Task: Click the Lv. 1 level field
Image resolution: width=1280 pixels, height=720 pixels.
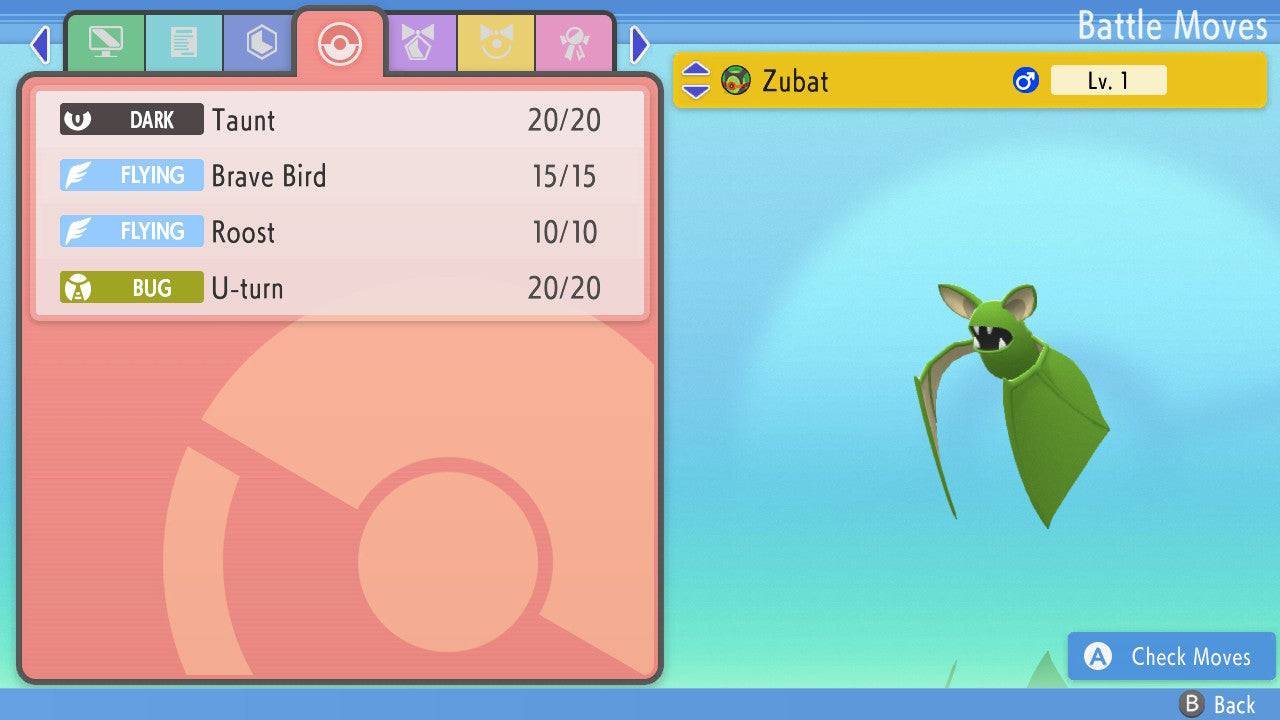Action: click(1108, 80)
